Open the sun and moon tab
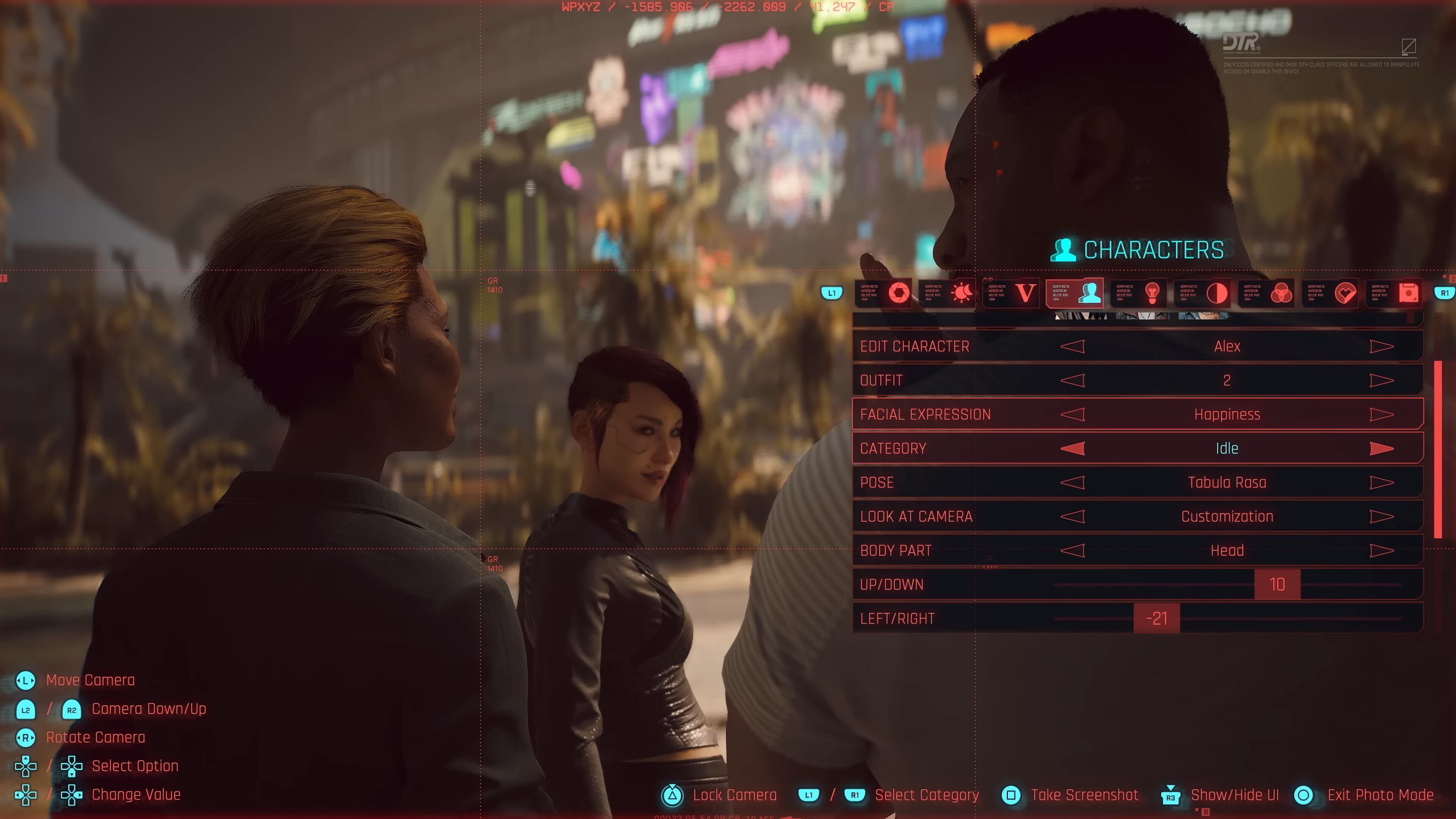Viewport: 1456px width, 819px height. click(x=962, y=293)
